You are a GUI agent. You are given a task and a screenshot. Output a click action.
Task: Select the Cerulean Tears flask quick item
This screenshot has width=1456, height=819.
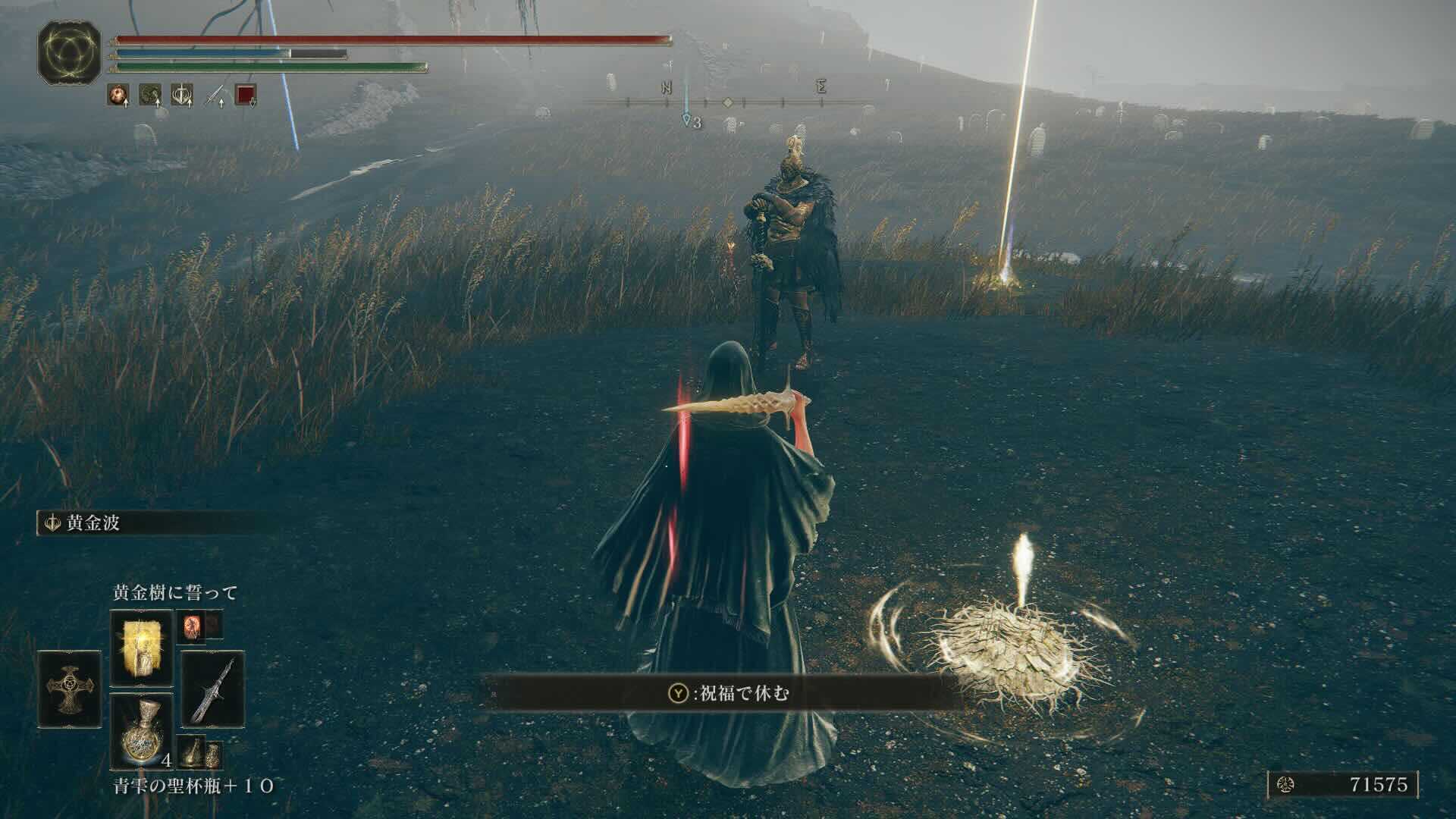142,733
